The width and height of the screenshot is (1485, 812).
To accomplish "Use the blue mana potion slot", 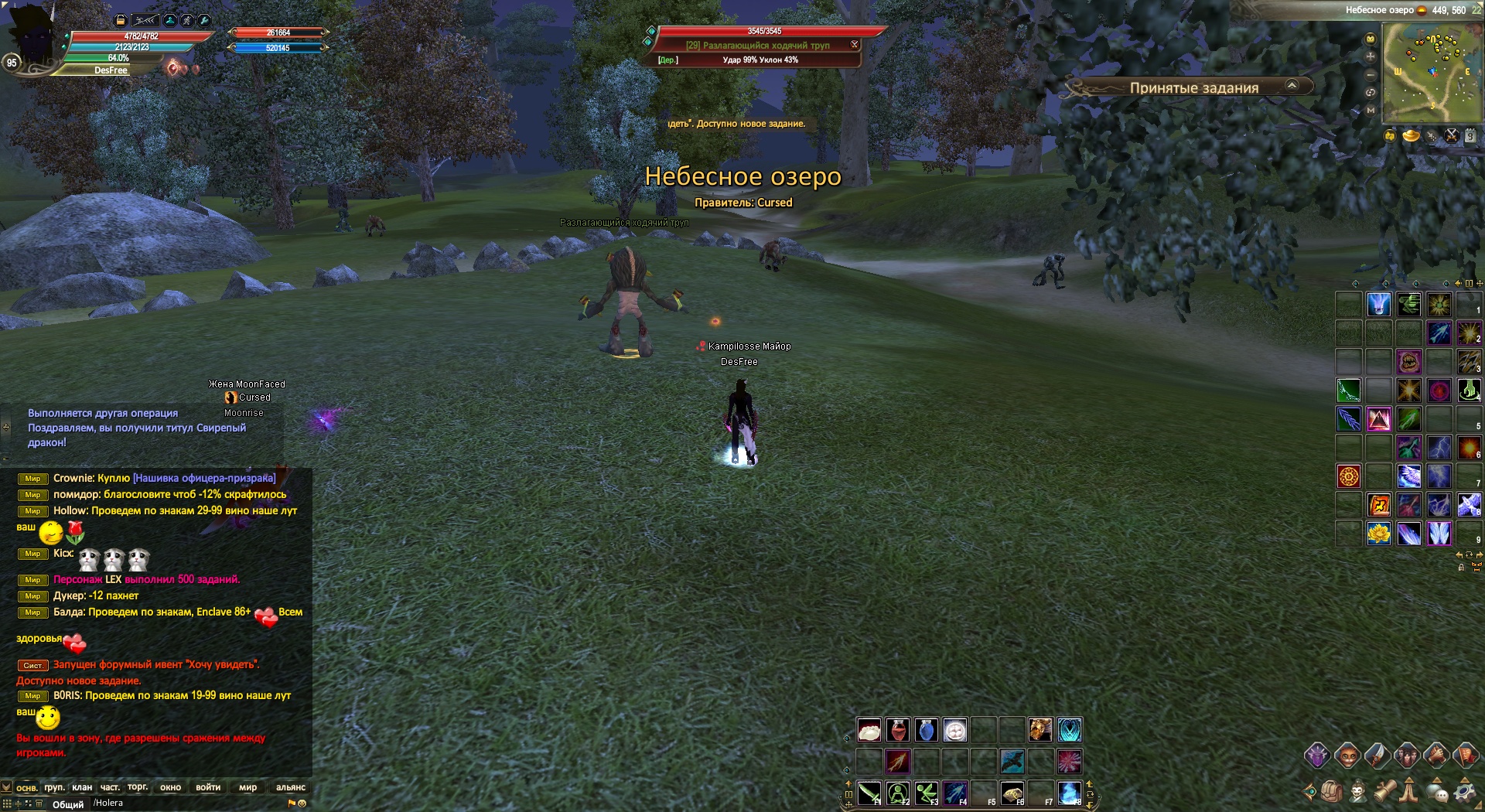I will click(926, 730).
